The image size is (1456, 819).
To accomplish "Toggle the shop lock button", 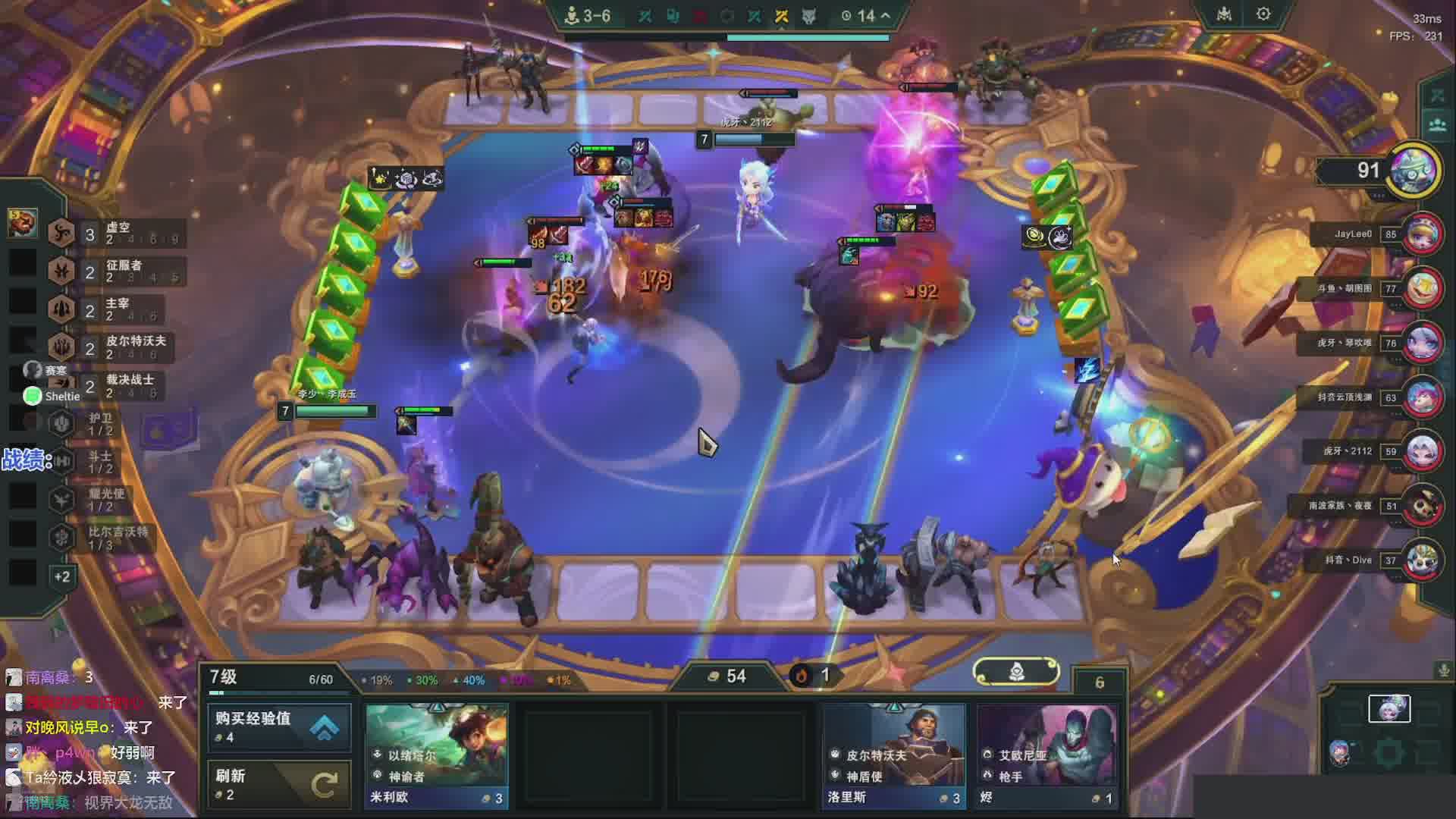I will point(1015,672).
